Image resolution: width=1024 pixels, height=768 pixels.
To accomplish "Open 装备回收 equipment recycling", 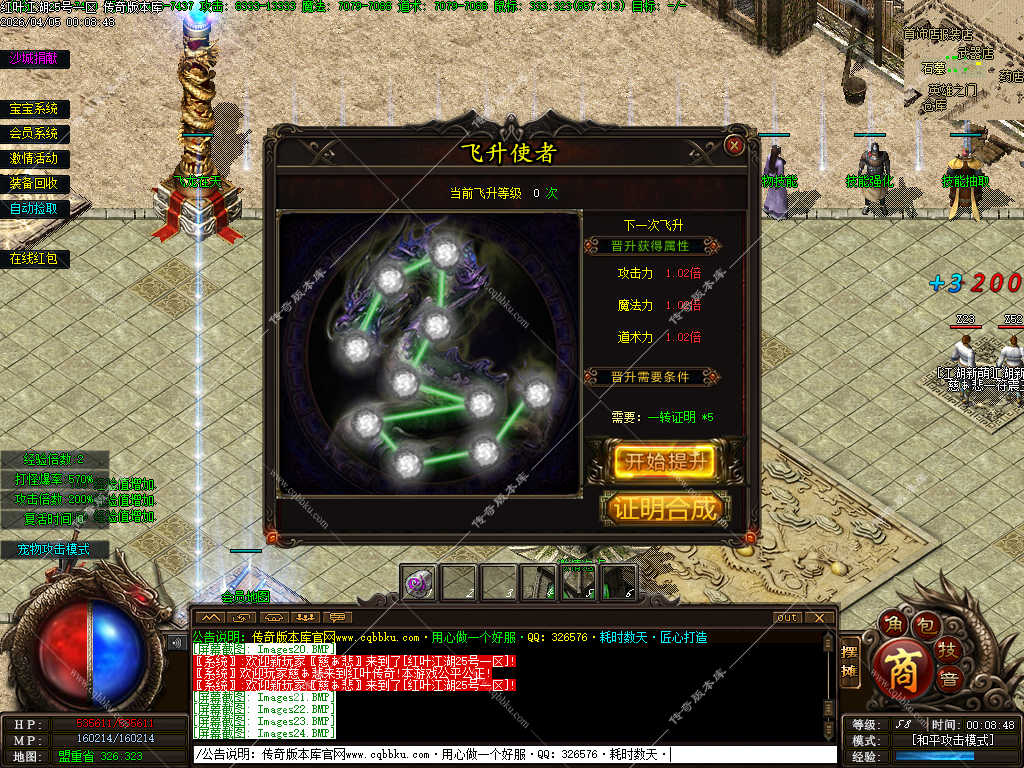I will pyautogui.click(x=34, y=183).
